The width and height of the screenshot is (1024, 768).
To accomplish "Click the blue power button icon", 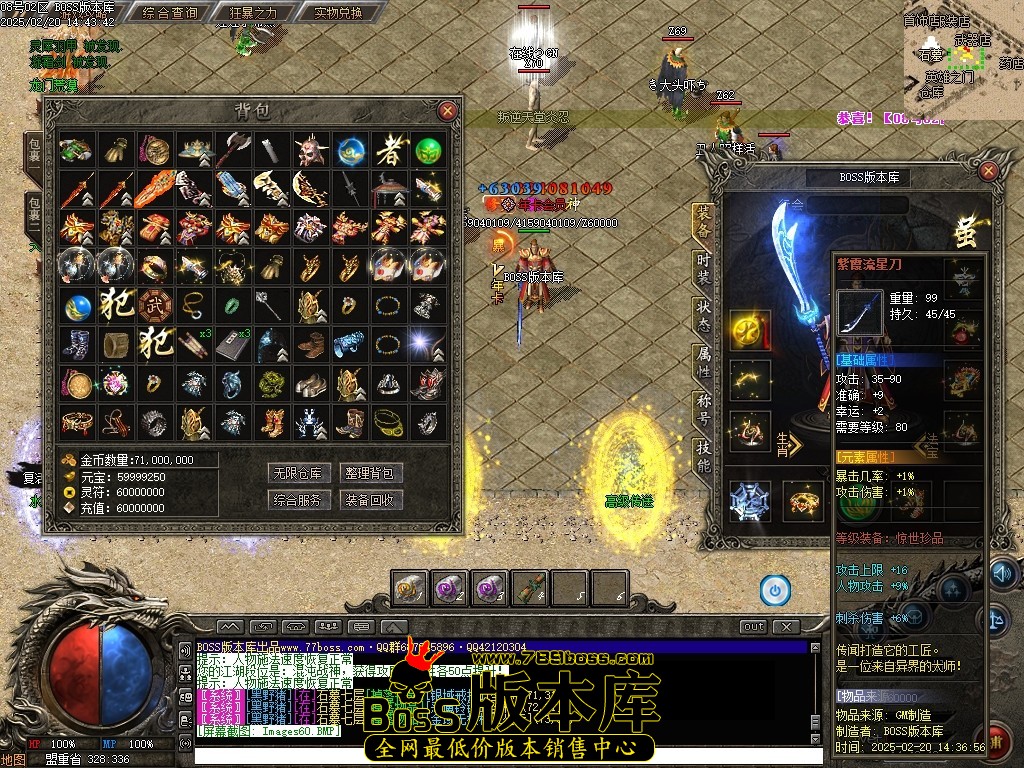I will 774,590.
